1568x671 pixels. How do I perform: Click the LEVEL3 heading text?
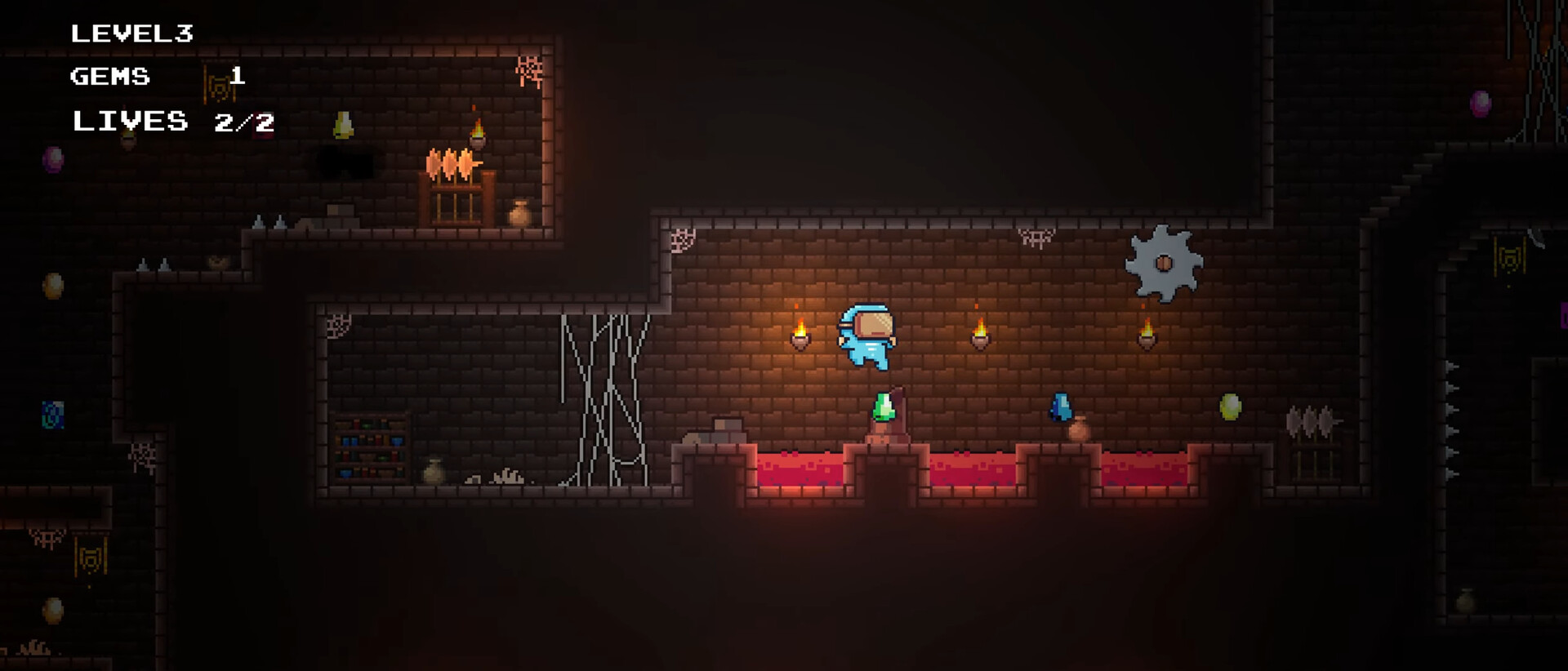pos(133,34)
